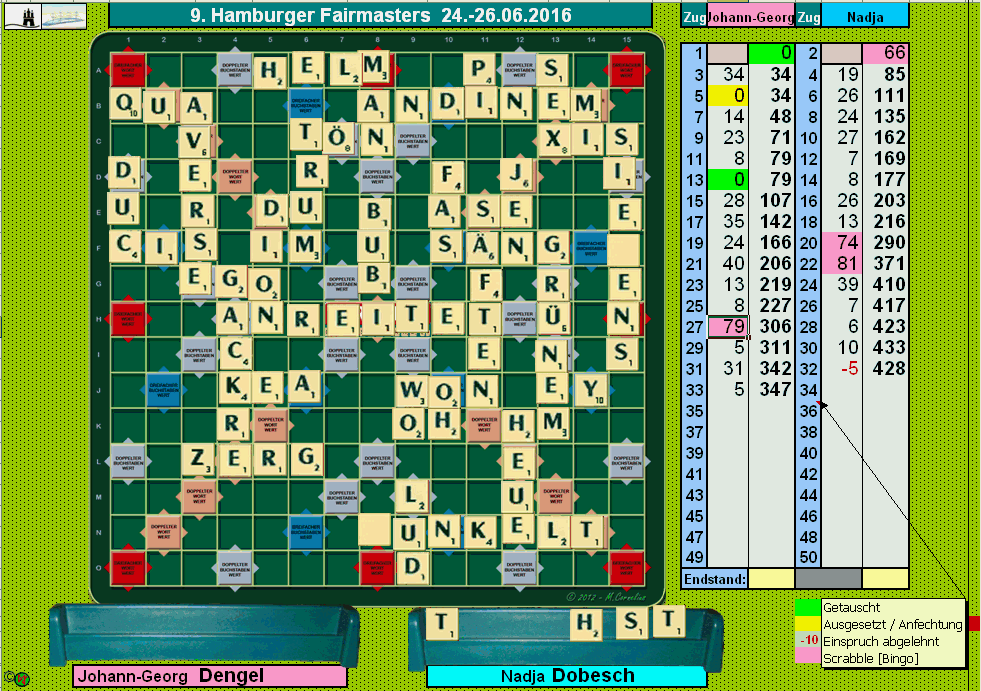Select the H tile on Nadja's rack

tap(586, 624)
